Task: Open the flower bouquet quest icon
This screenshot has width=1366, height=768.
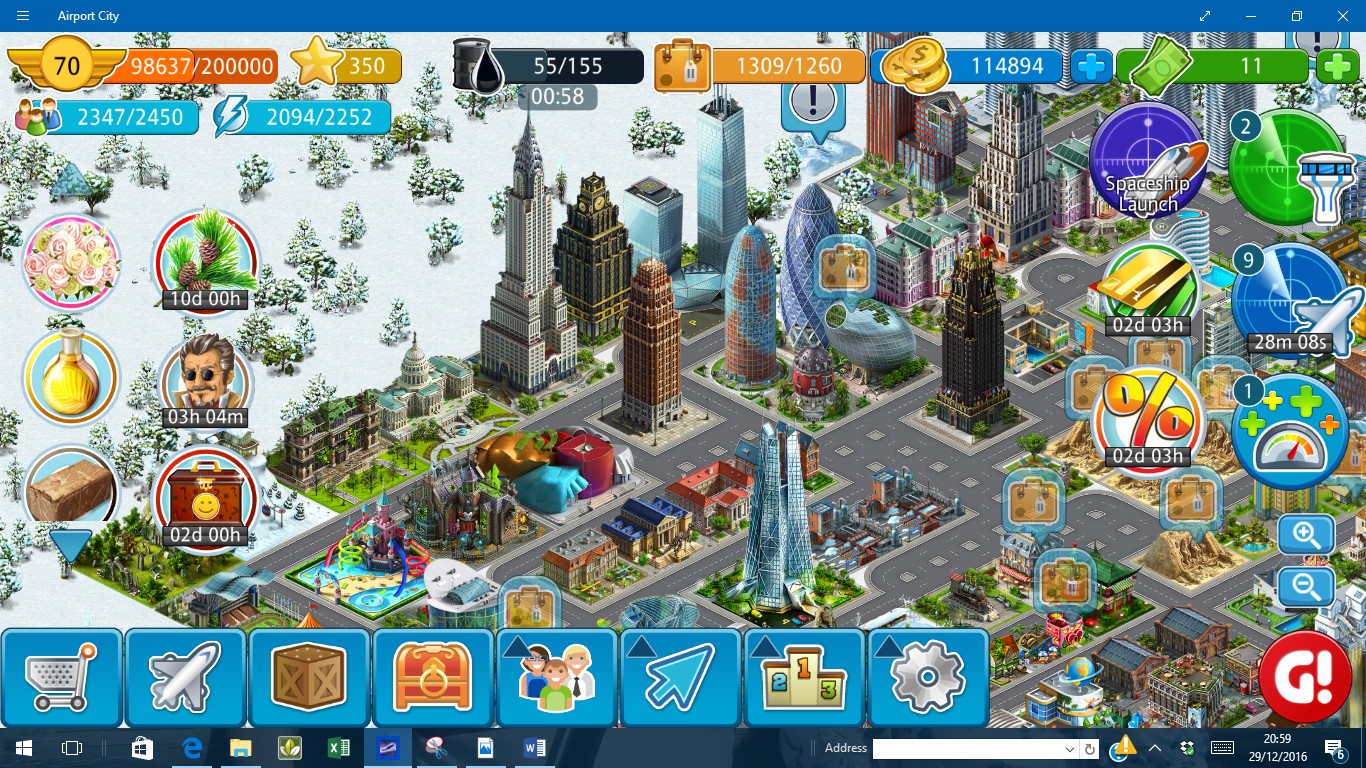Action: coord(71,263)
